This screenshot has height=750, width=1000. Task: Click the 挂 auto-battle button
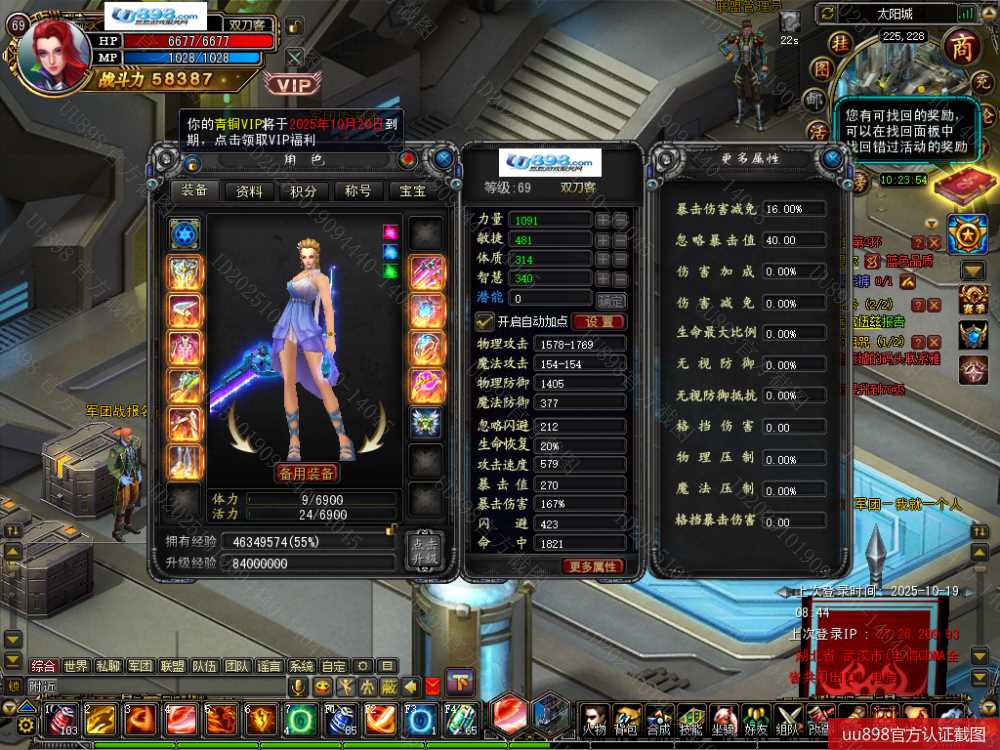843,42
